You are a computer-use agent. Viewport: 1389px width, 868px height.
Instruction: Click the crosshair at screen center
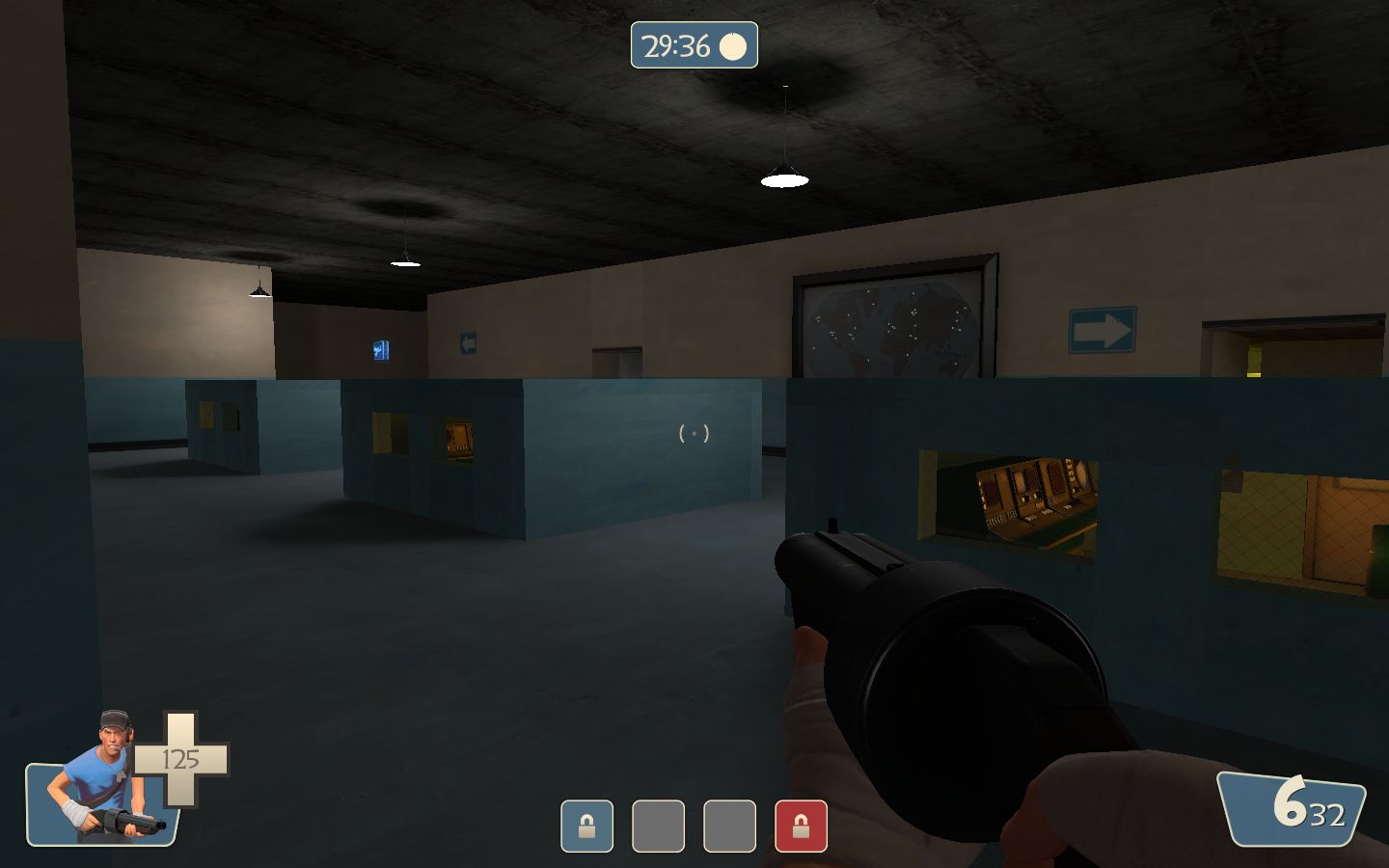pyautogui.click(x=694, y=434)
